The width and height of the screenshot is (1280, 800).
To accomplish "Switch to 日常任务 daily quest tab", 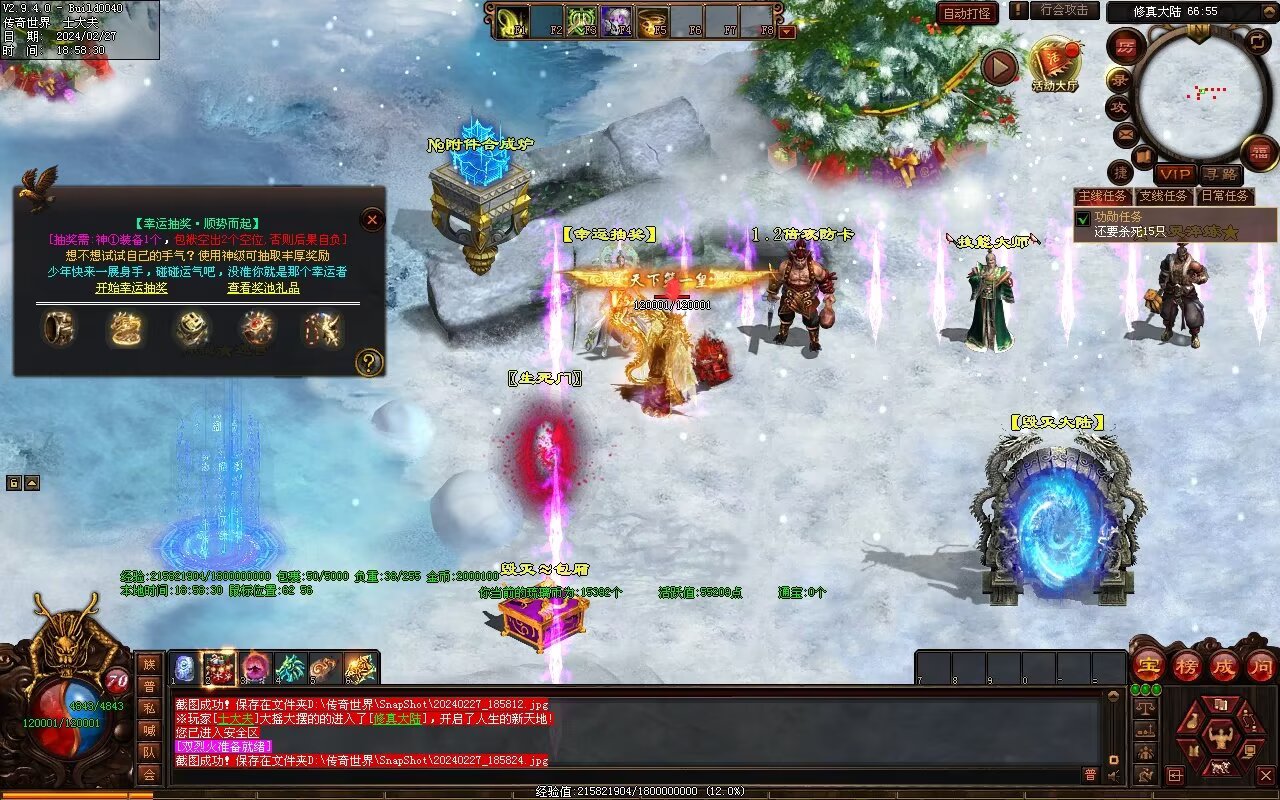I will (x=1225, y=196).
